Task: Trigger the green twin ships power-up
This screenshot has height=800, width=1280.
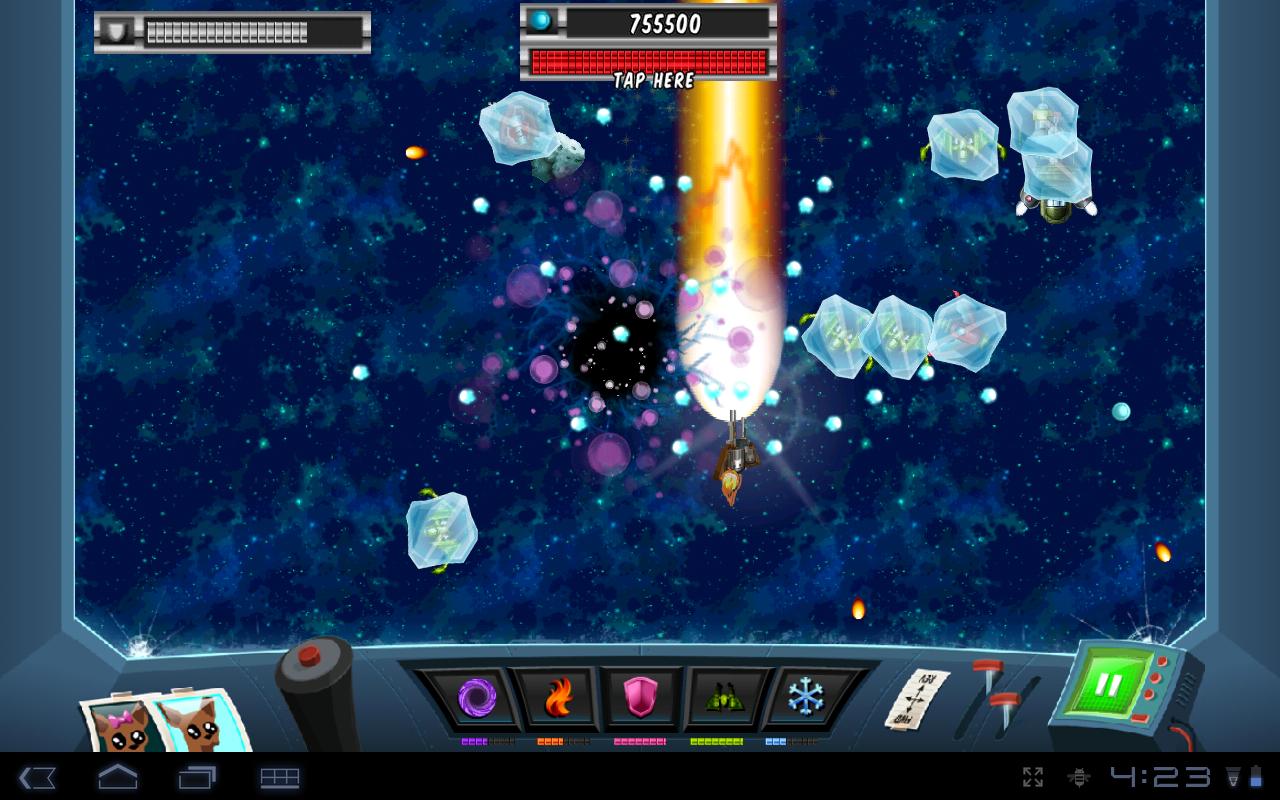Action: click(x=721, y=697)
